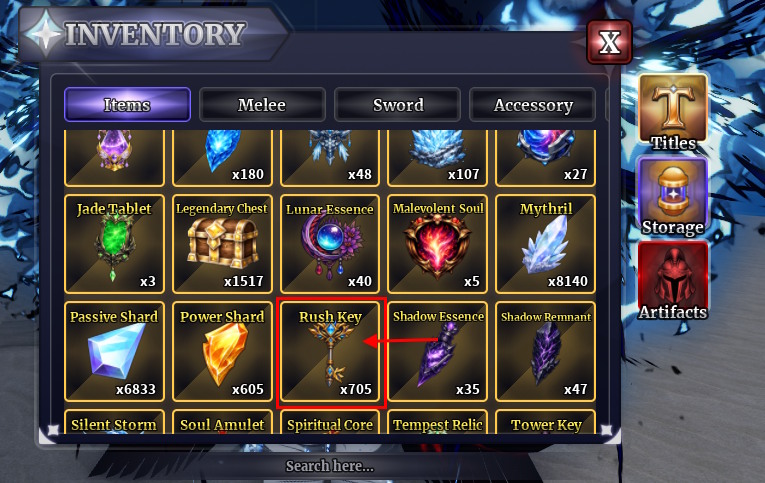The image size is (765, 483).
Task: Open the Titles panel
Action: coord(673,111)
